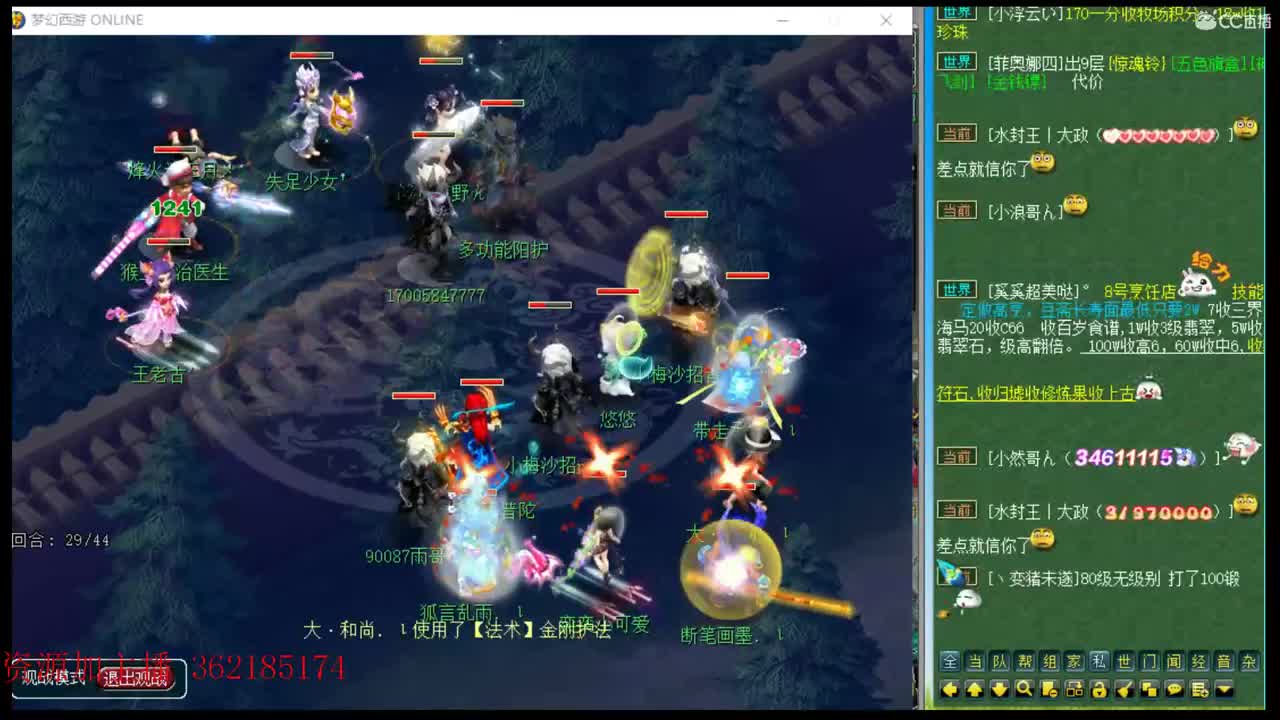Click the chat search magnifier icon

(x=1024, y=687)
